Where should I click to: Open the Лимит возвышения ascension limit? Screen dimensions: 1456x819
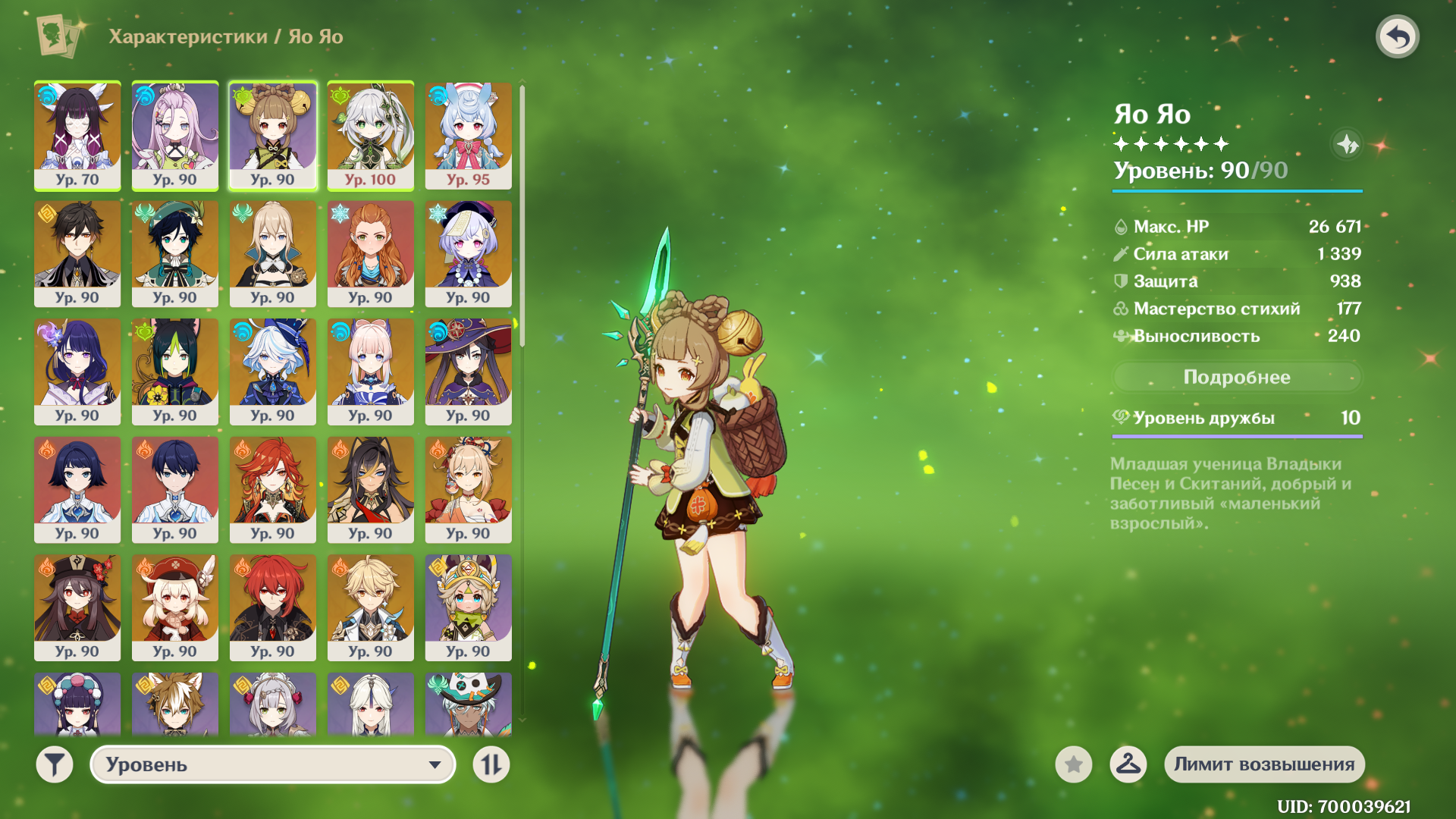(x=1264, y=764)
